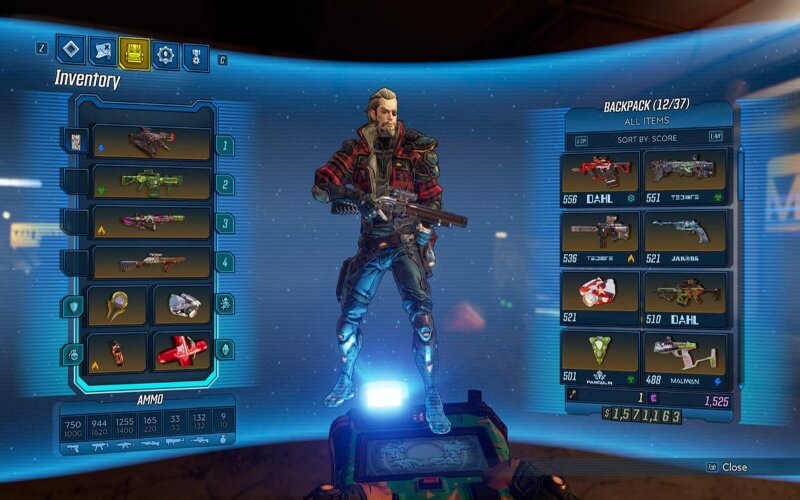This screenshot has height=500, width=800.
Task: Select the yellow backpack inventory tab
Action: click(134, 52)
